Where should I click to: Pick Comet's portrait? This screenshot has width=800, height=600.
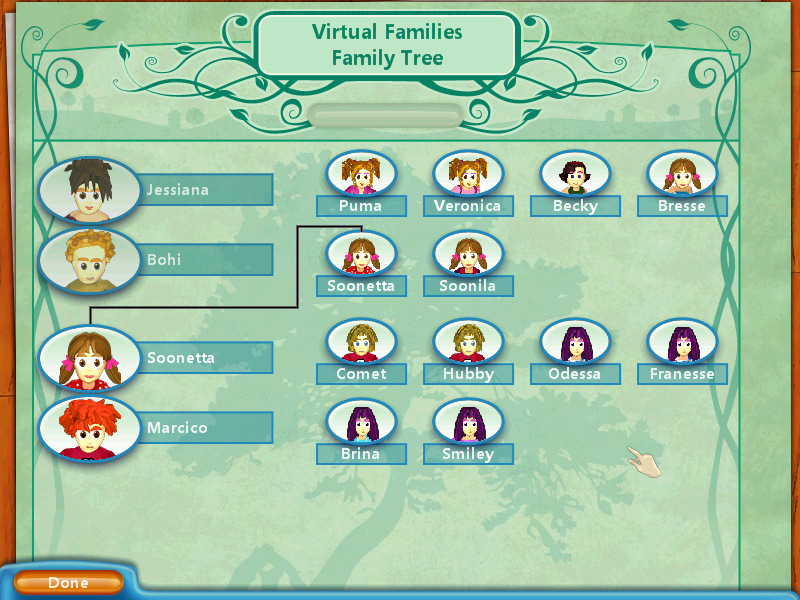tap(361, 343)
